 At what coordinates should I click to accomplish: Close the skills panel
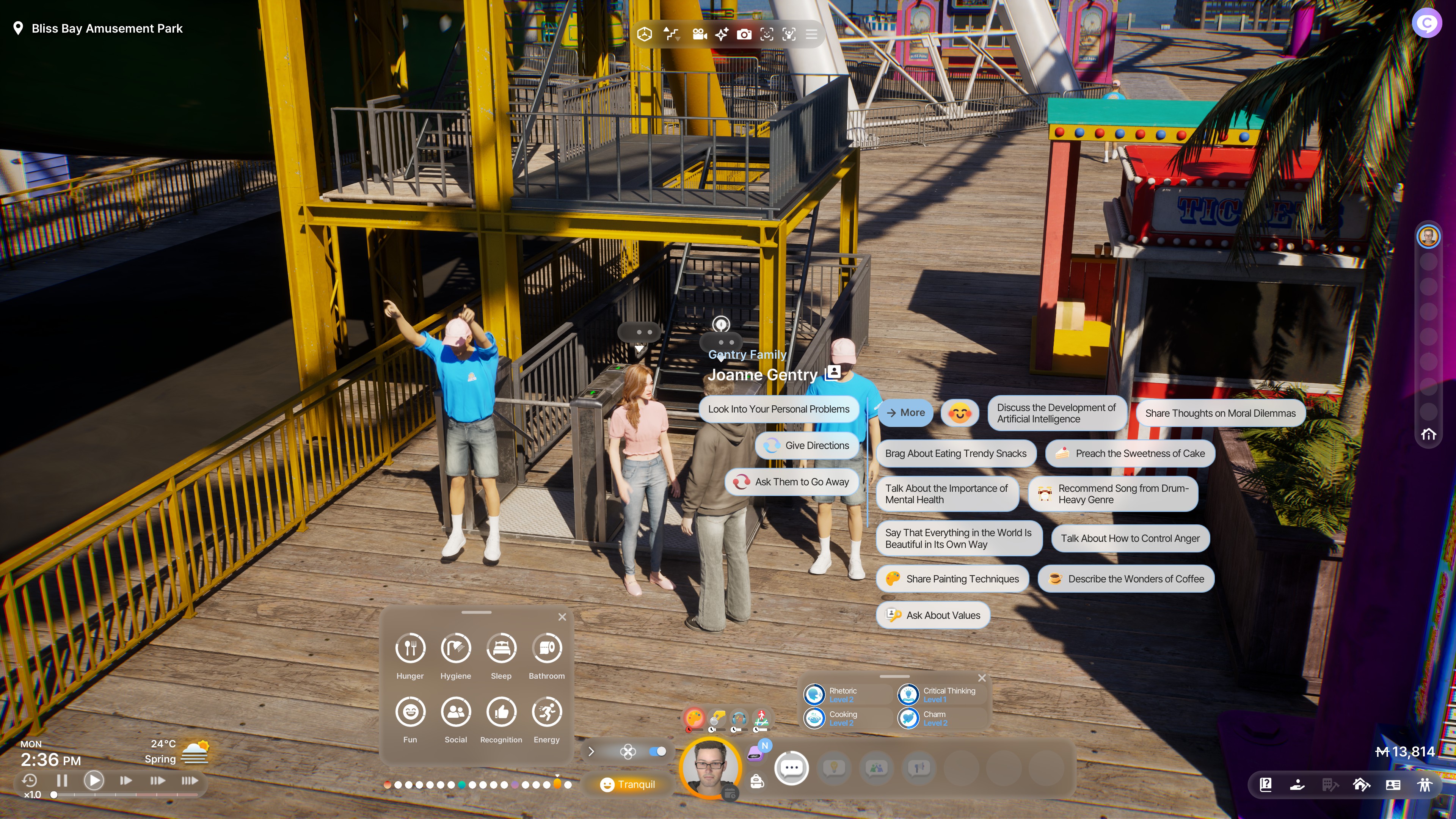(x=982, y=678)
